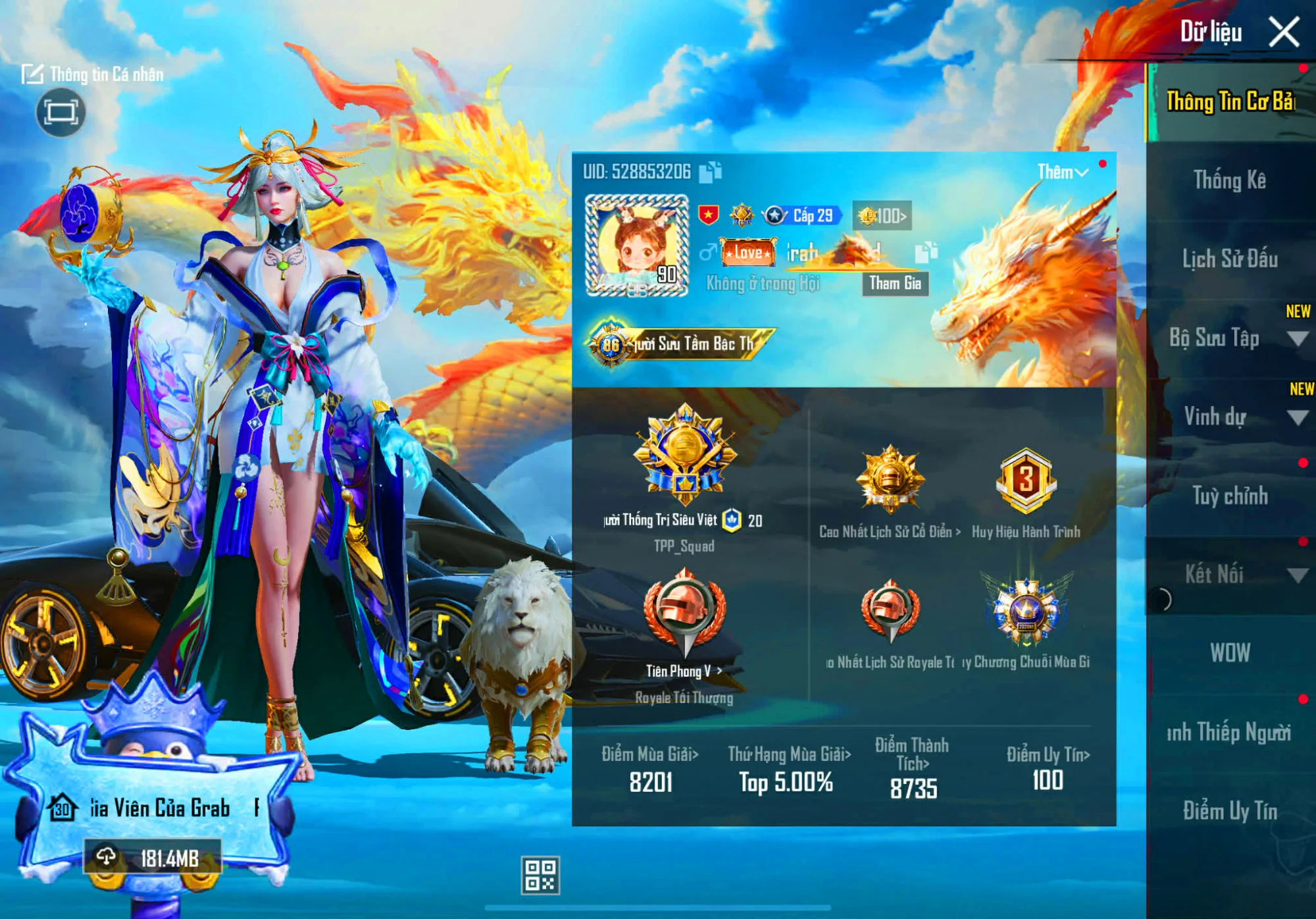1316x919 pixels.
Task: Click the player avatar portrait
Action: tap(636, 245)
